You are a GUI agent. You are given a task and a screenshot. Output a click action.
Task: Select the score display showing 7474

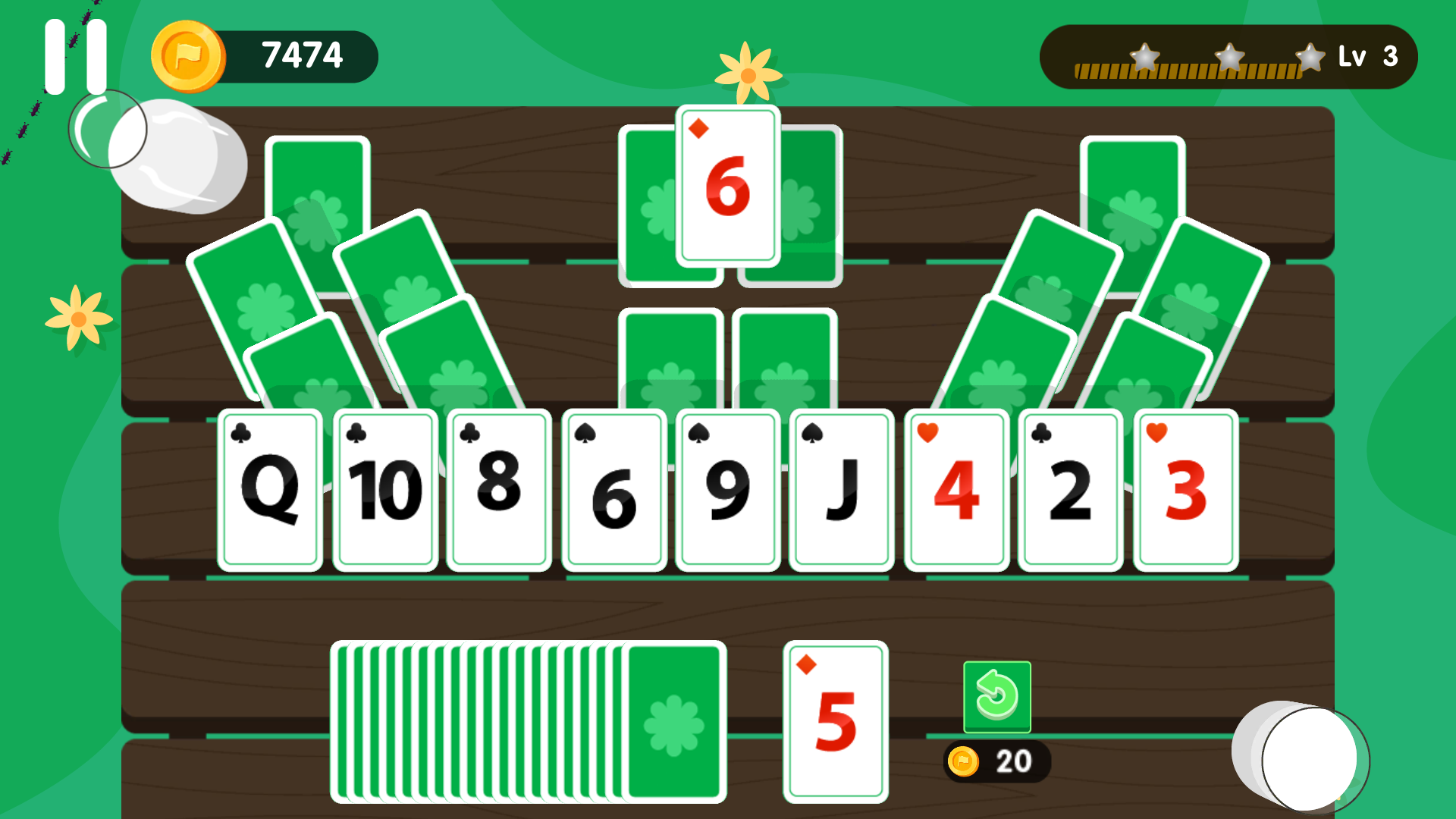tap(303, 55)
